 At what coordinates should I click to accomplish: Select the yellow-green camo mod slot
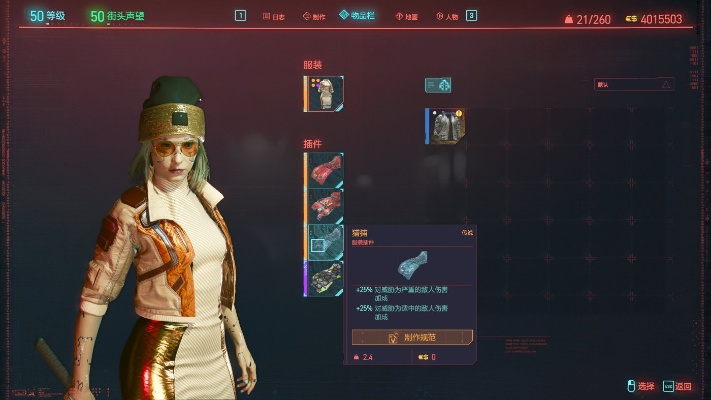pos(325,277)
